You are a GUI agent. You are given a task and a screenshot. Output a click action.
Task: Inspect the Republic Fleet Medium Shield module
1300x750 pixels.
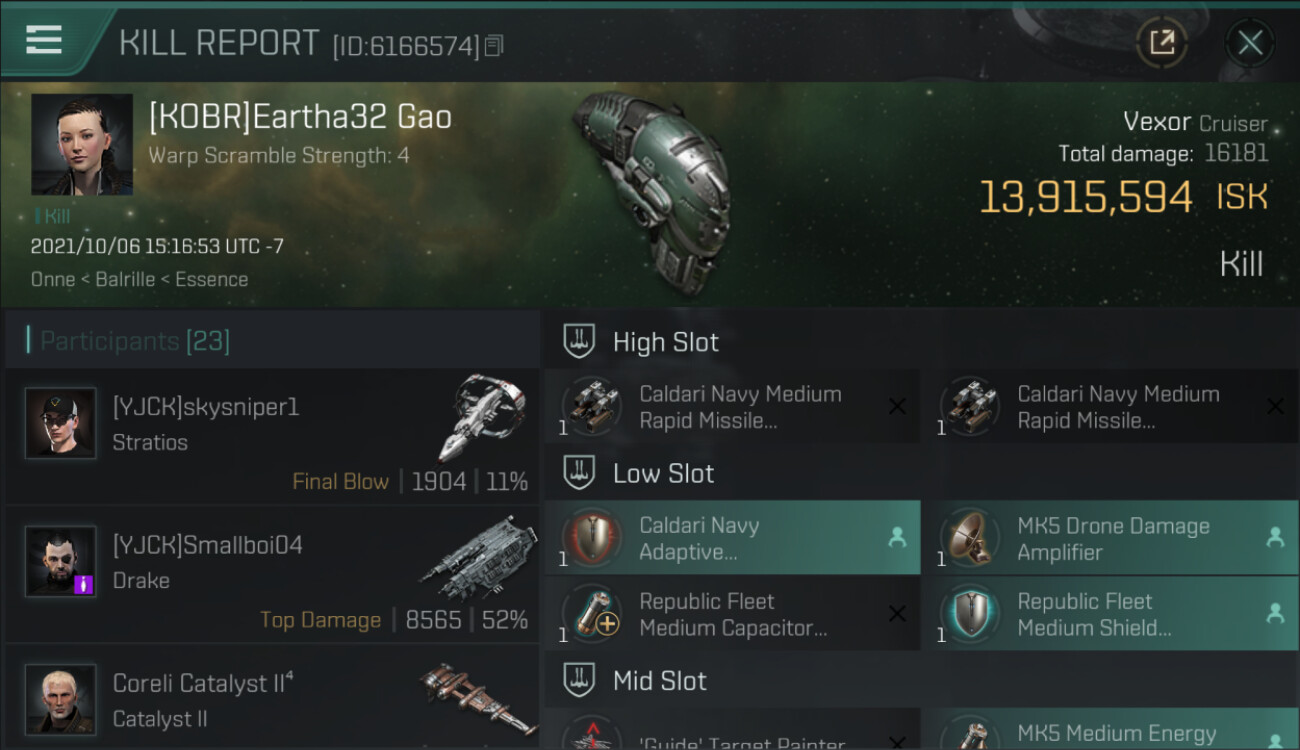click(1110, 614)
